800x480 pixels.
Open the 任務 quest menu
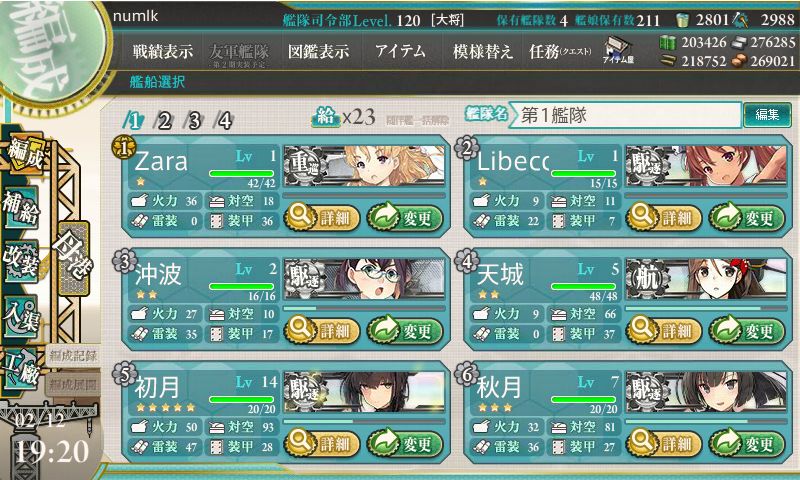tap(560, 52)
